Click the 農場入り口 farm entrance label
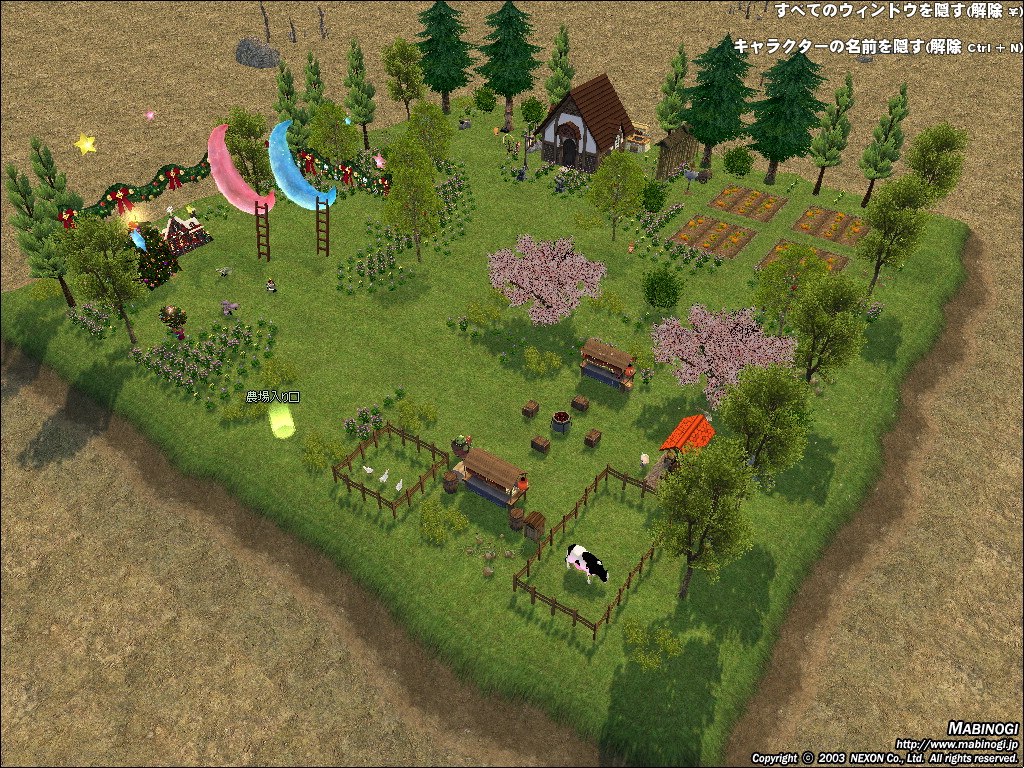 (273, 397)
